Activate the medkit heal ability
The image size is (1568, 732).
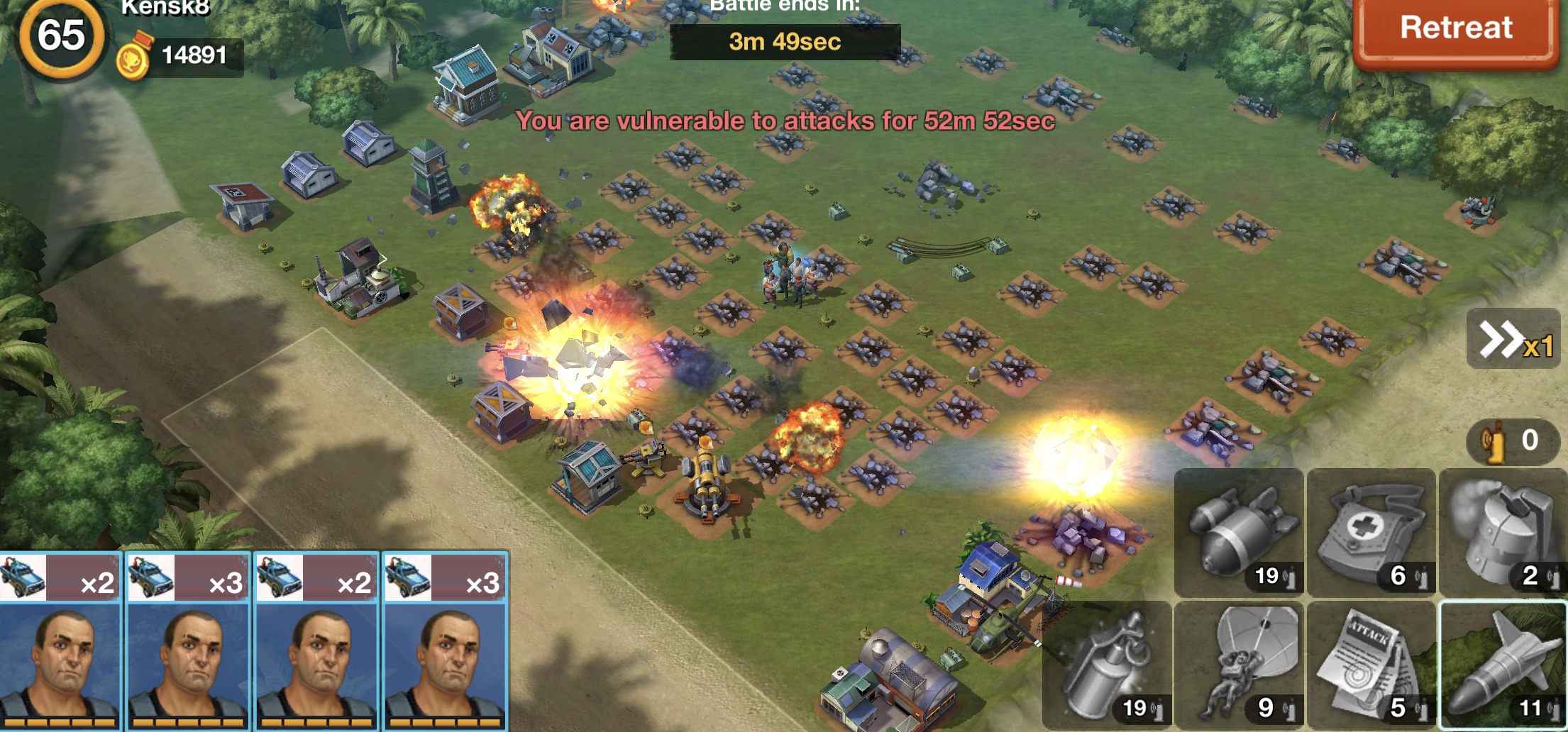(1371, 532)
